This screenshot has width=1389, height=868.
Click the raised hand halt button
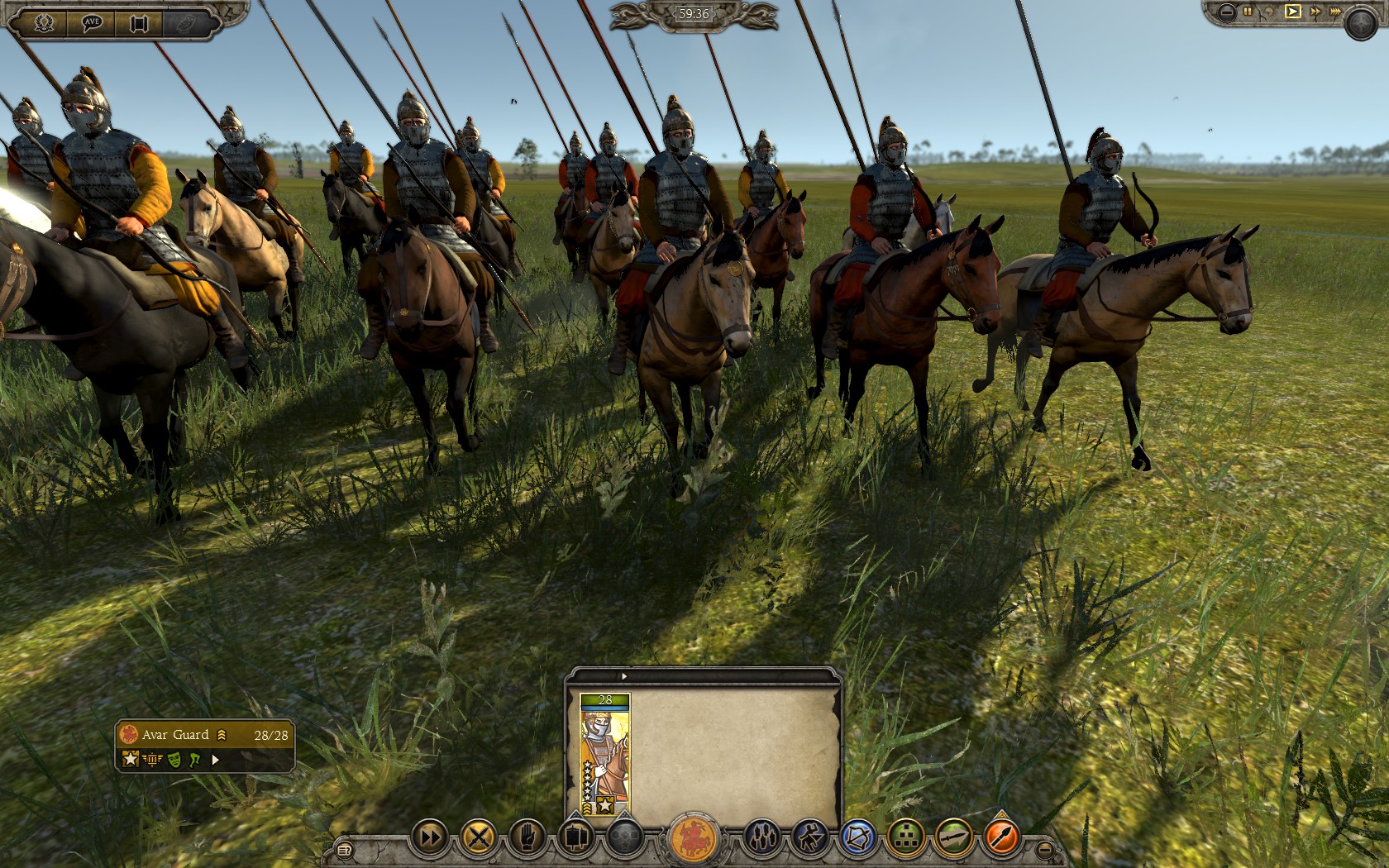527,837
